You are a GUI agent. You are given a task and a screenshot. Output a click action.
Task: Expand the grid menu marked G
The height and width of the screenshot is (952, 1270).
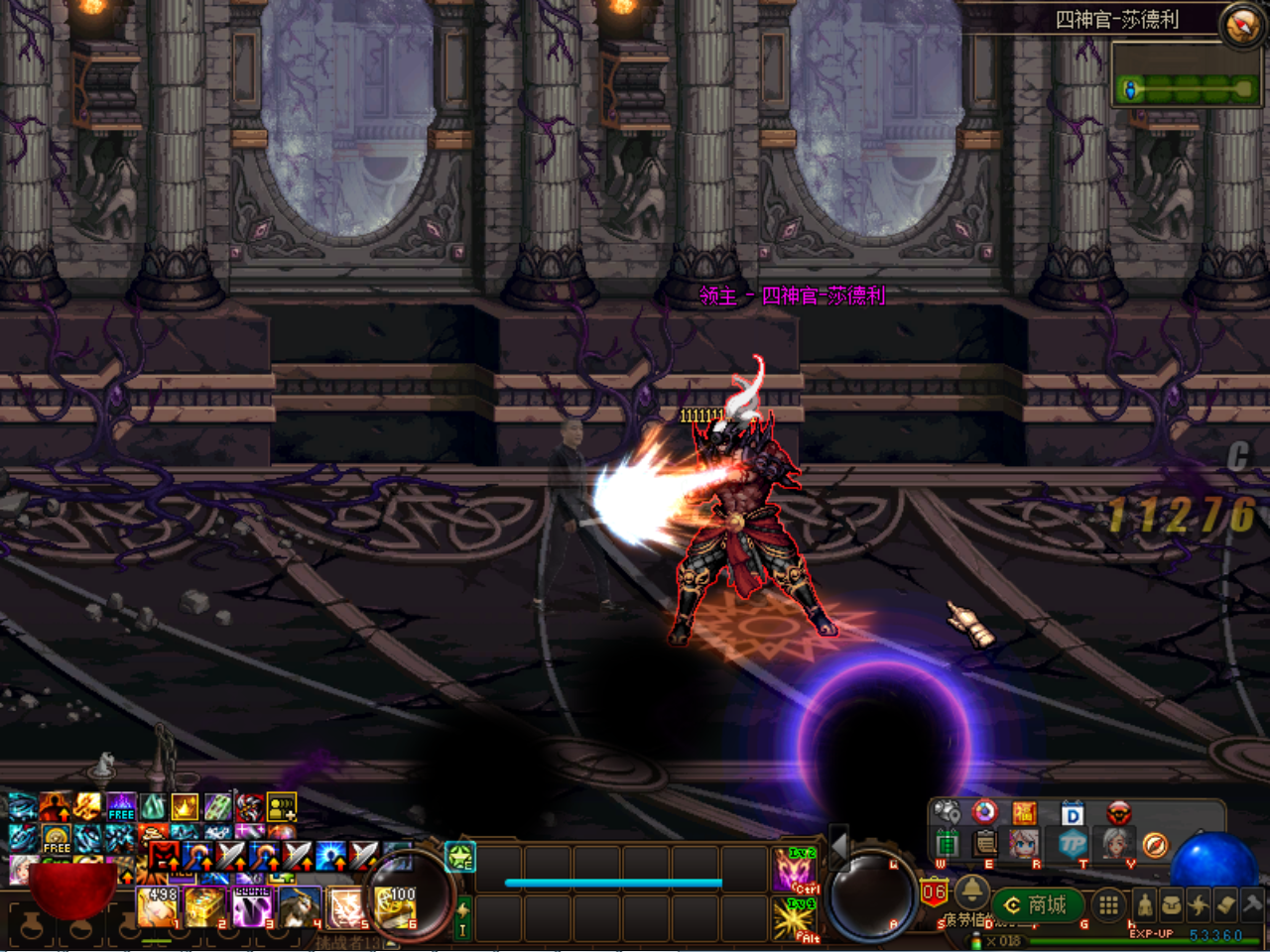click(x=1107, y=904)
